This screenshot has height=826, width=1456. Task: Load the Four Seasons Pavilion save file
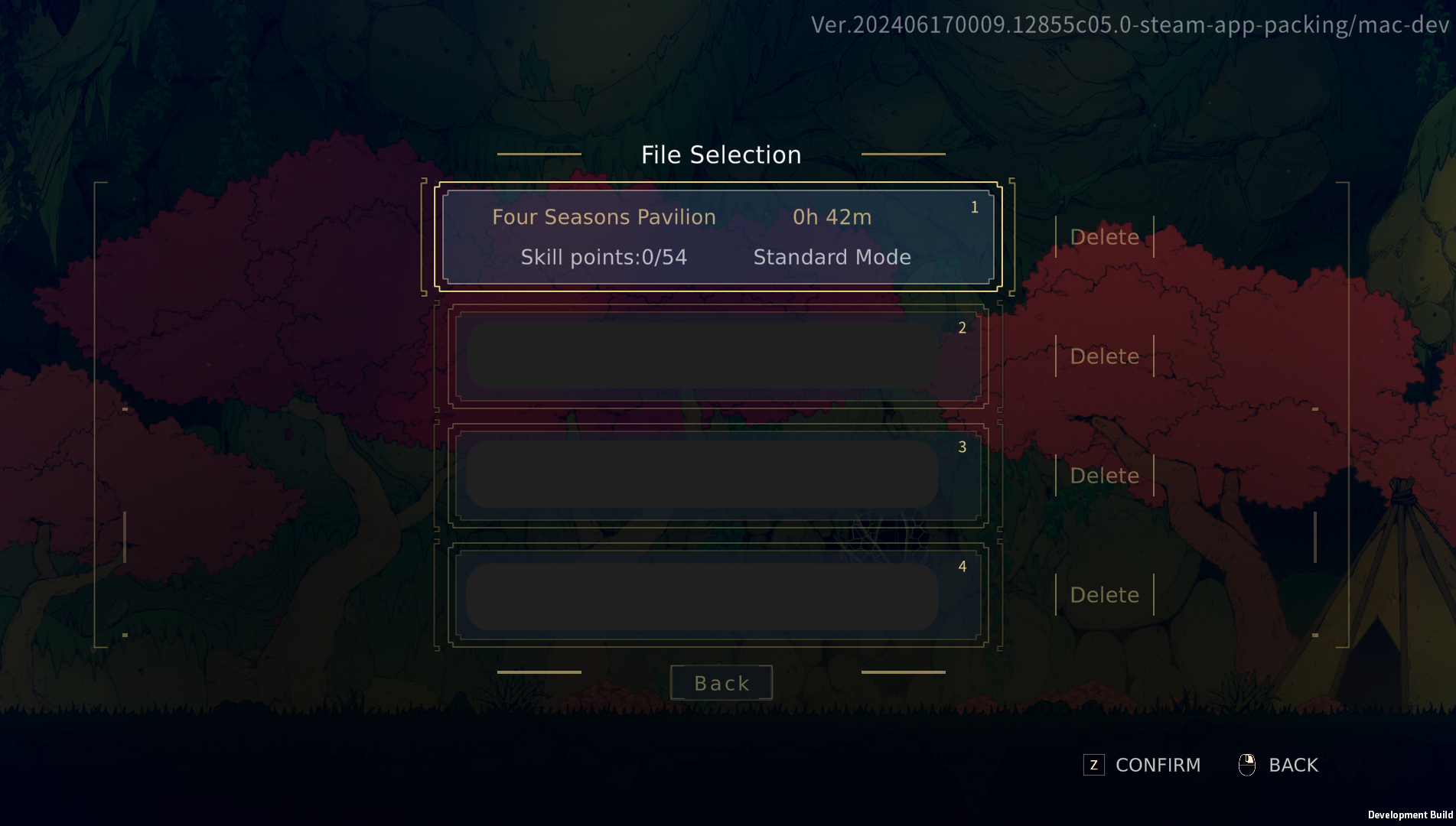(x=718, y=237)
